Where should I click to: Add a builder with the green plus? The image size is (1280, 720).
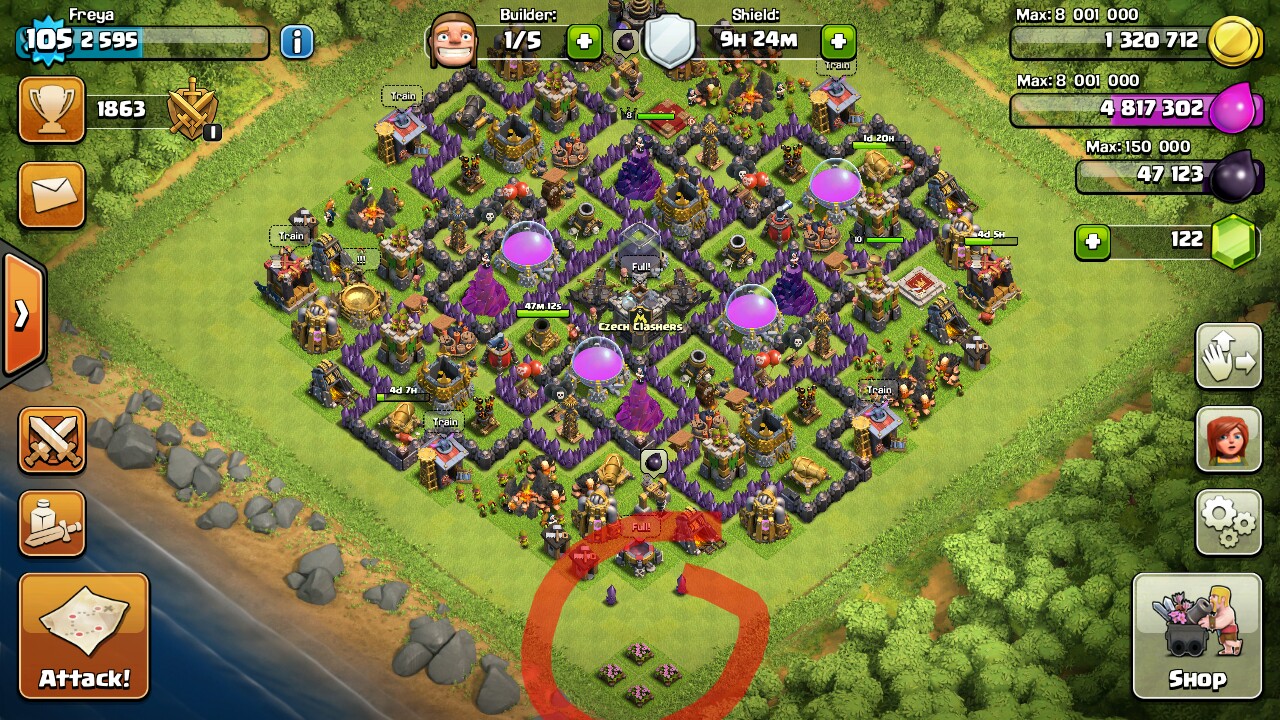tap(584, 42)
